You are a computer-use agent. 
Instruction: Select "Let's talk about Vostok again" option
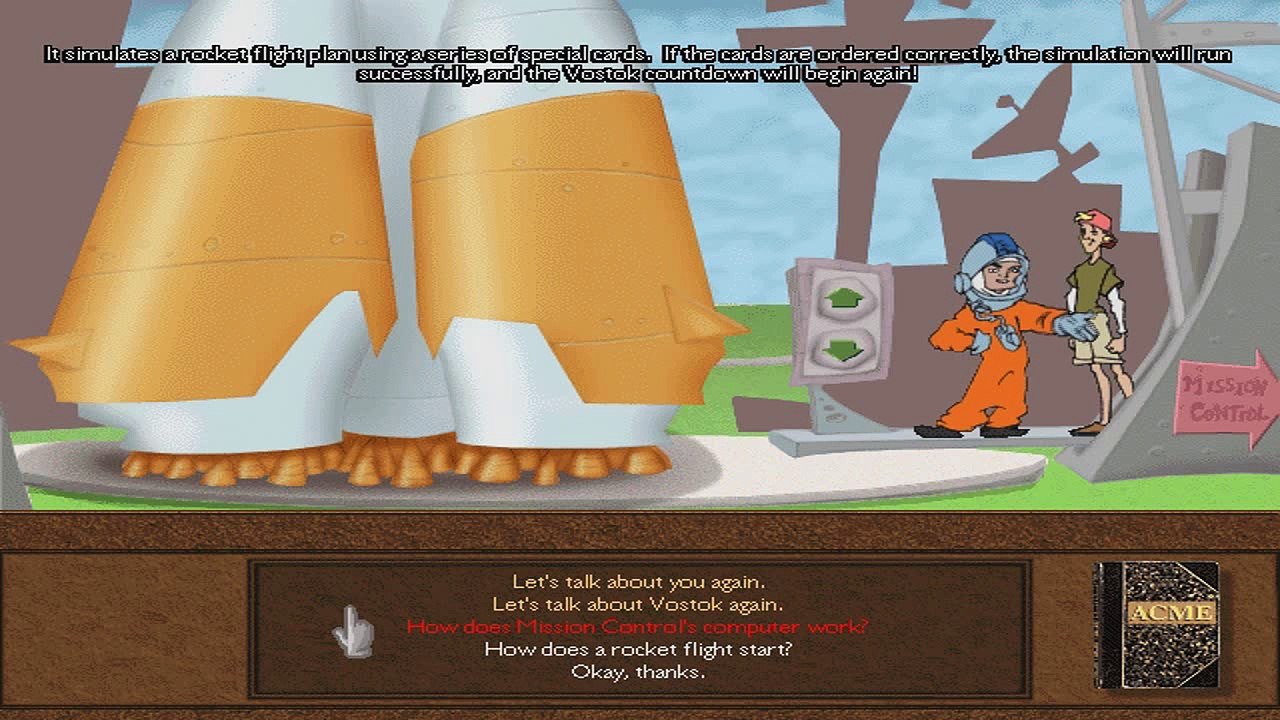coord(638,604)
